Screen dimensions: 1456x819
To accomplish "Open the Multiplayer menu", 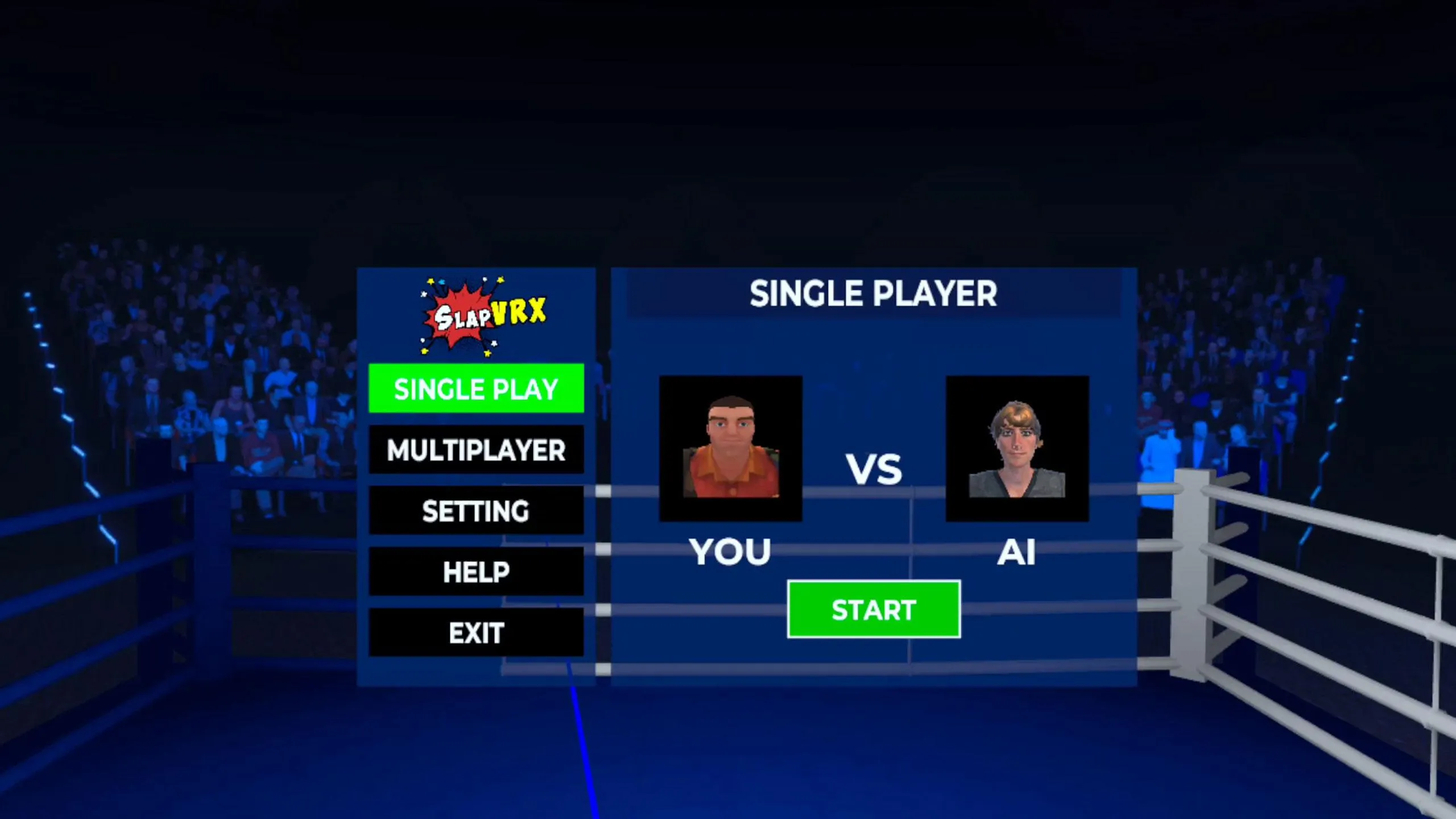I will point(476,450).
